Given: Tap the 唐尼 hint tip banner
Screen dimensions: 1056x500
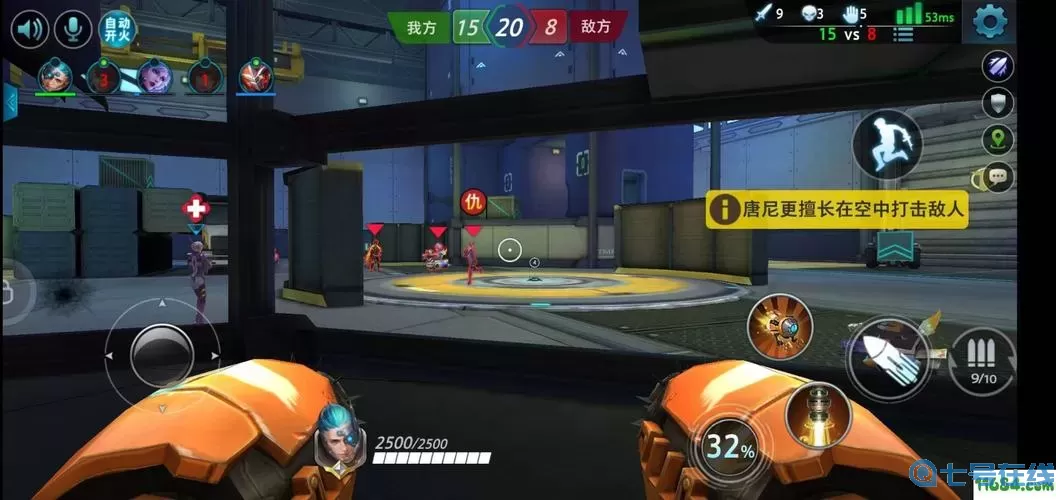Looking at the screenshot, I should pyautogui.click(x=838, y=210).
